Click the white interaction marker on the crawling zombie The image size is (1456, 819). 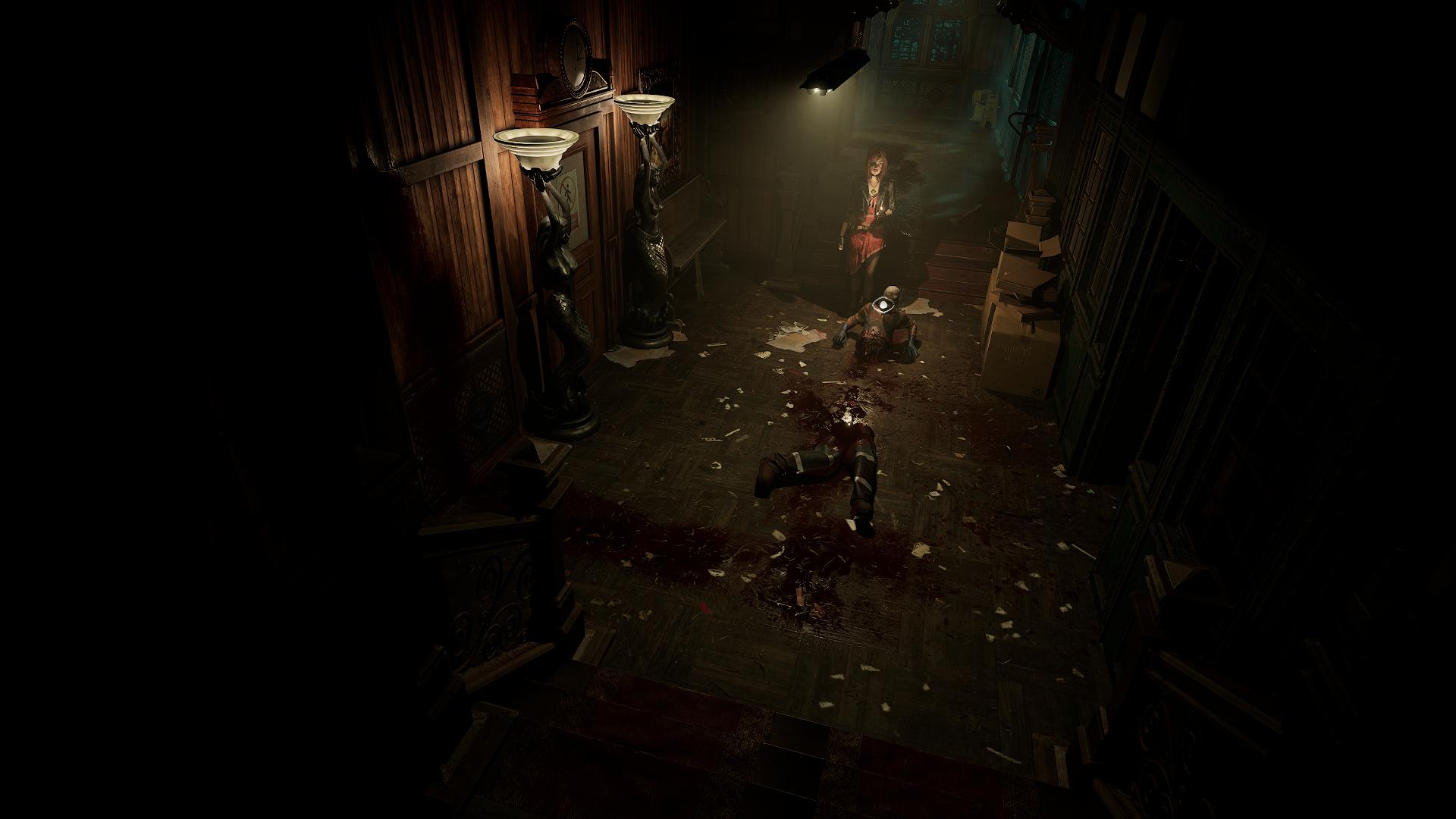point(883,306)
